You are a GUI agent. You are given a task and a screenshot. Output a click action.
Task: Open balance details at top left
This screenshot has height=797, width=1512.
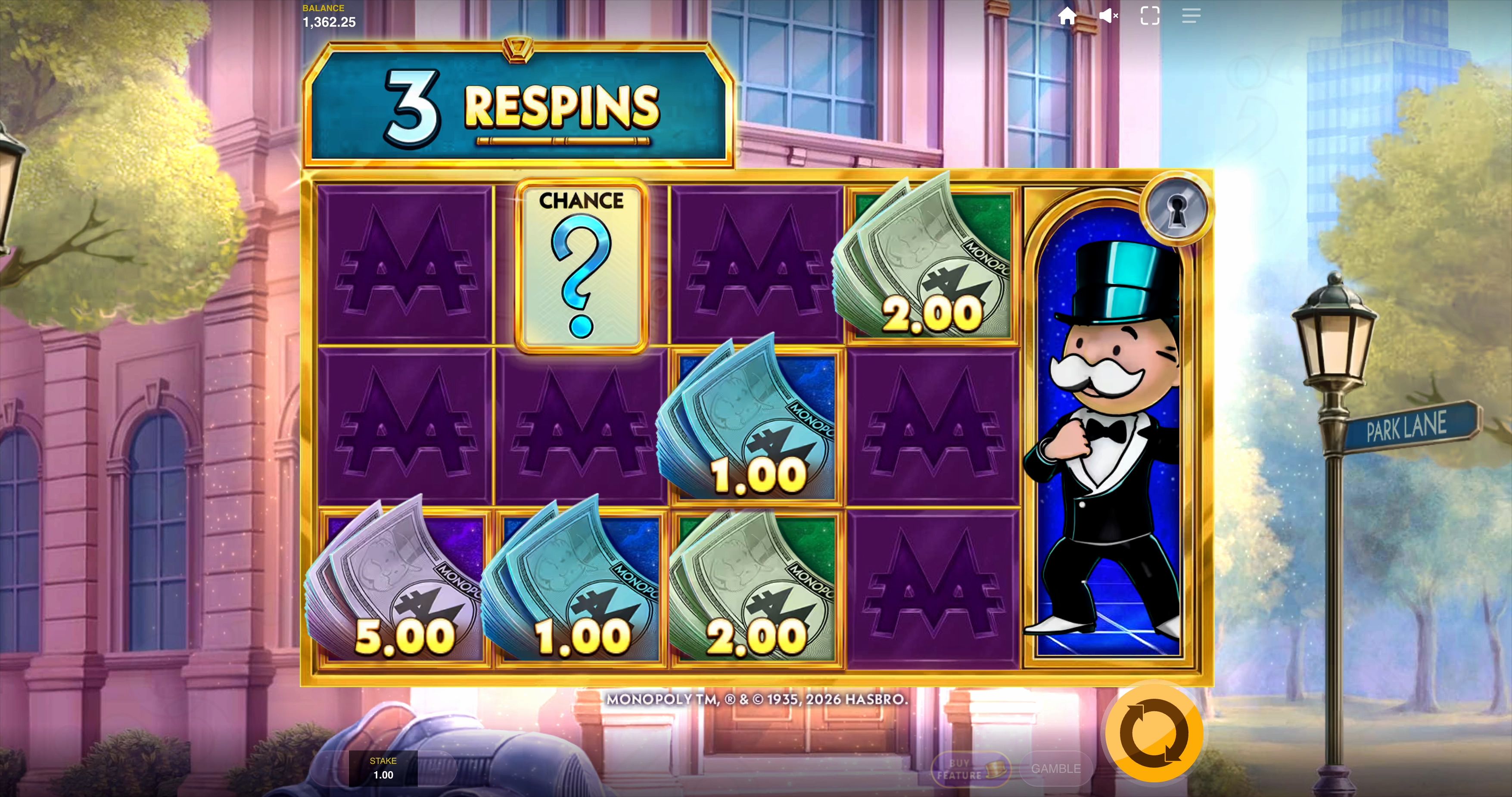(x=328, y=16)
